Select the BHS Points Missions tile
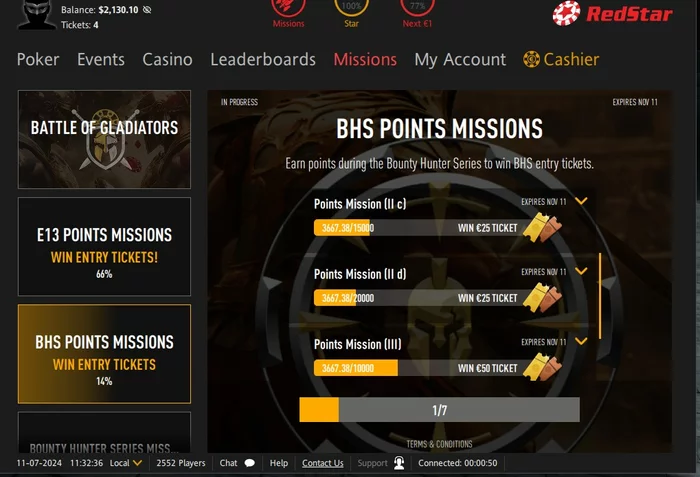Viewport: 700px width, 477px height. click(x=104, y=353)
